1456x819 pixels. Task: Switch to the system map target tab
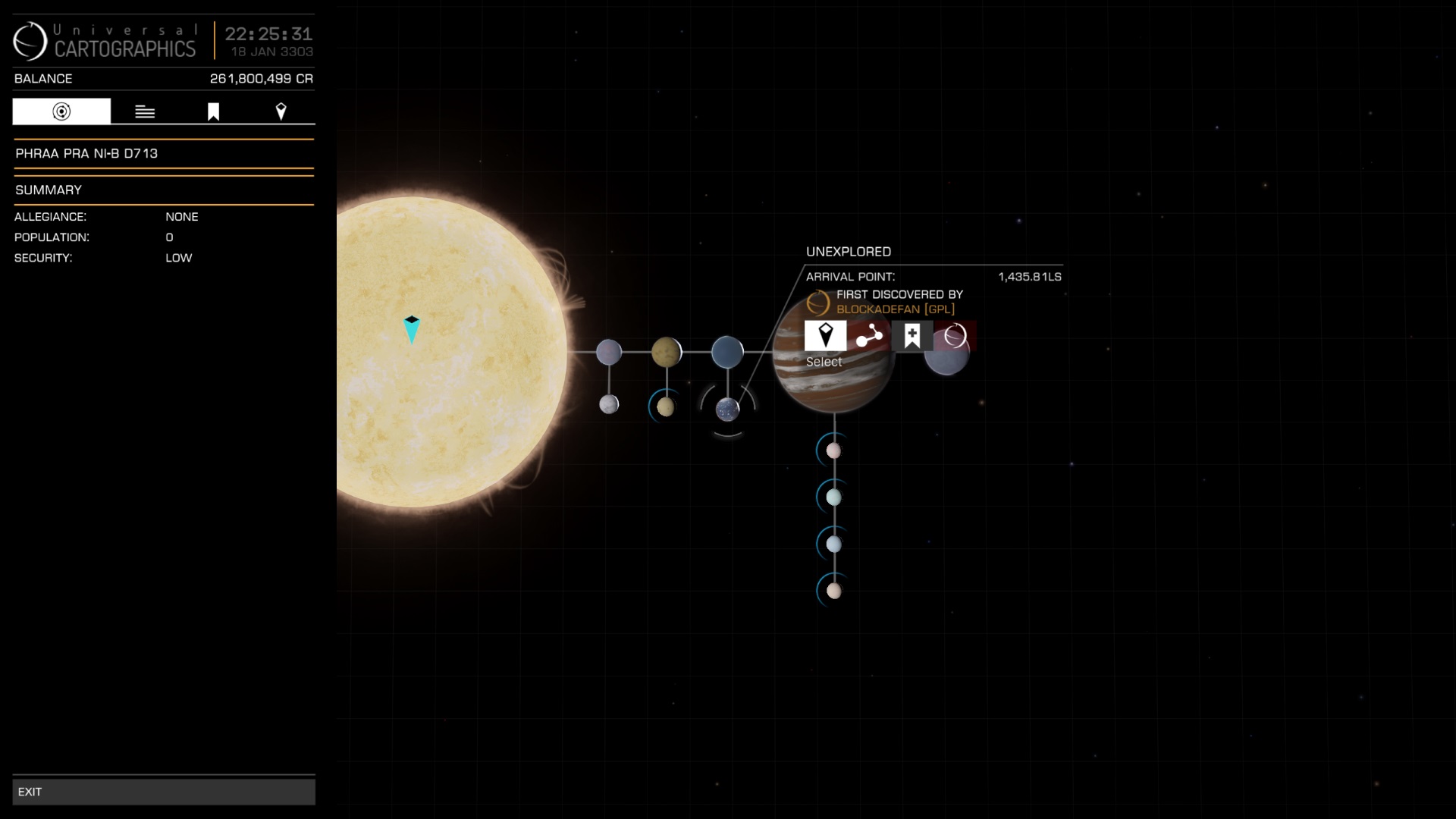[61, 111]
